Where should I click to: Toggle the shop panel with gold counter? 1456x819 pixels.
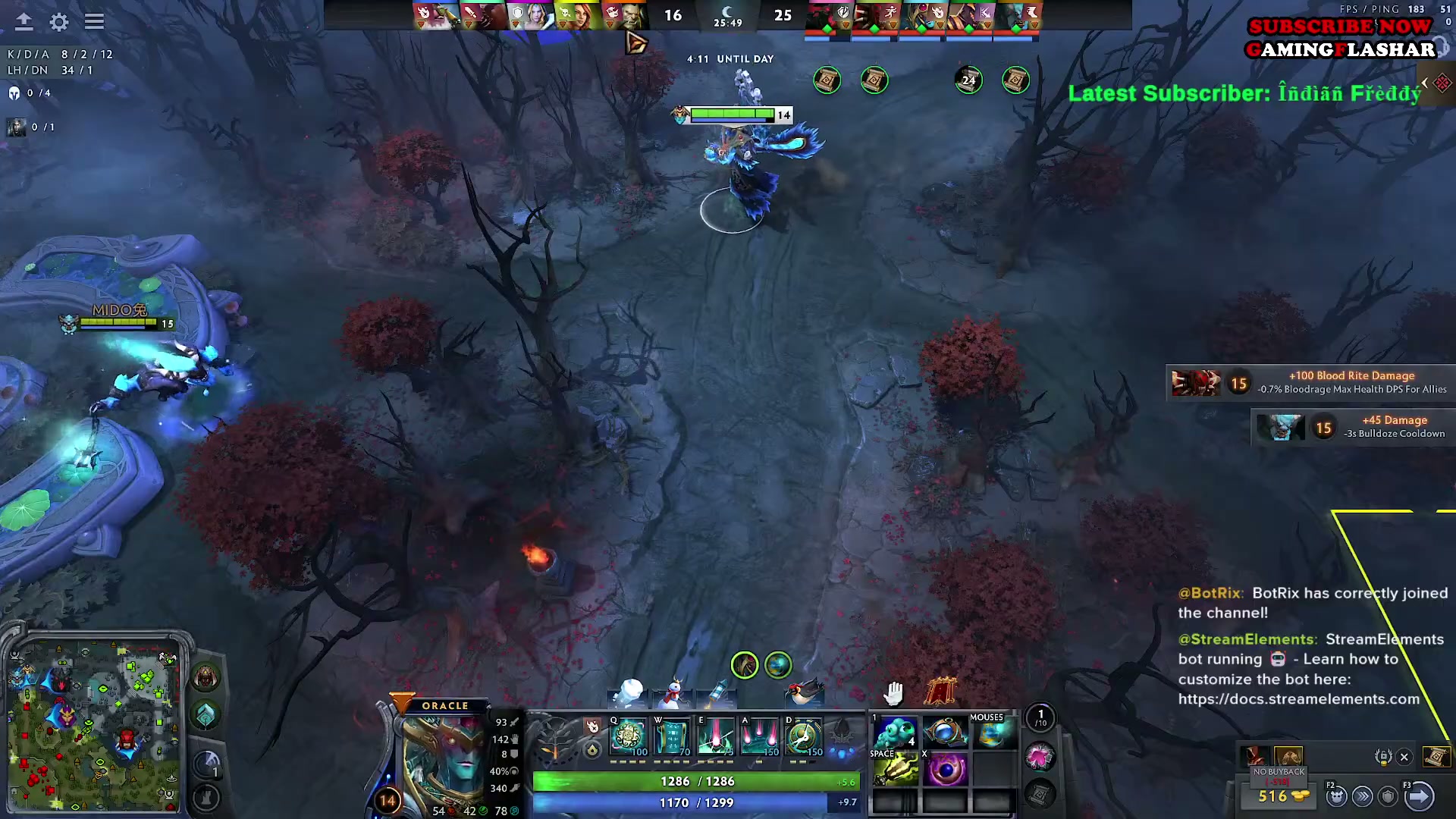pos(1278,796)
